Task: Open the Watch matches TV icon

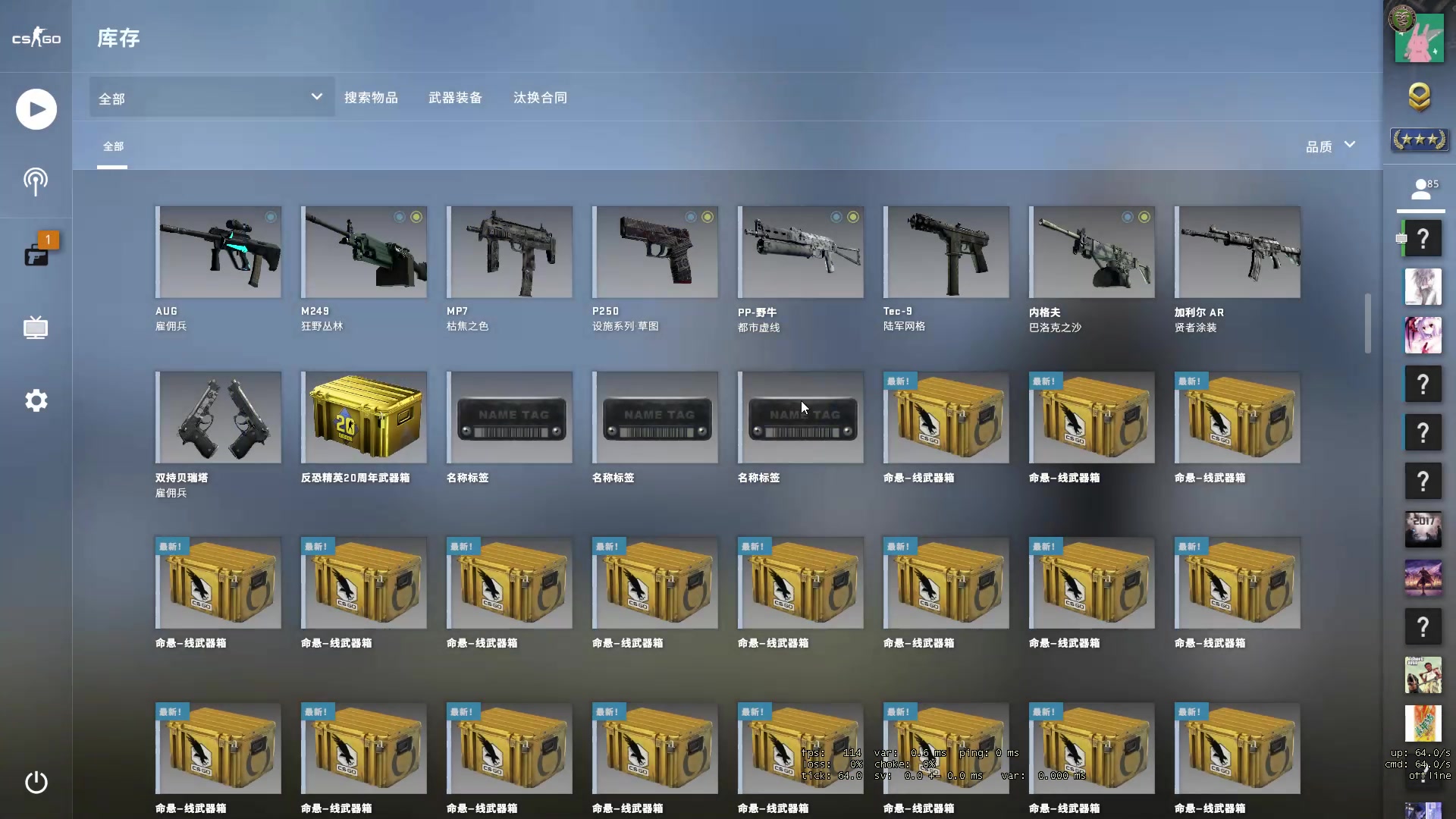Action: coord(36,328)
